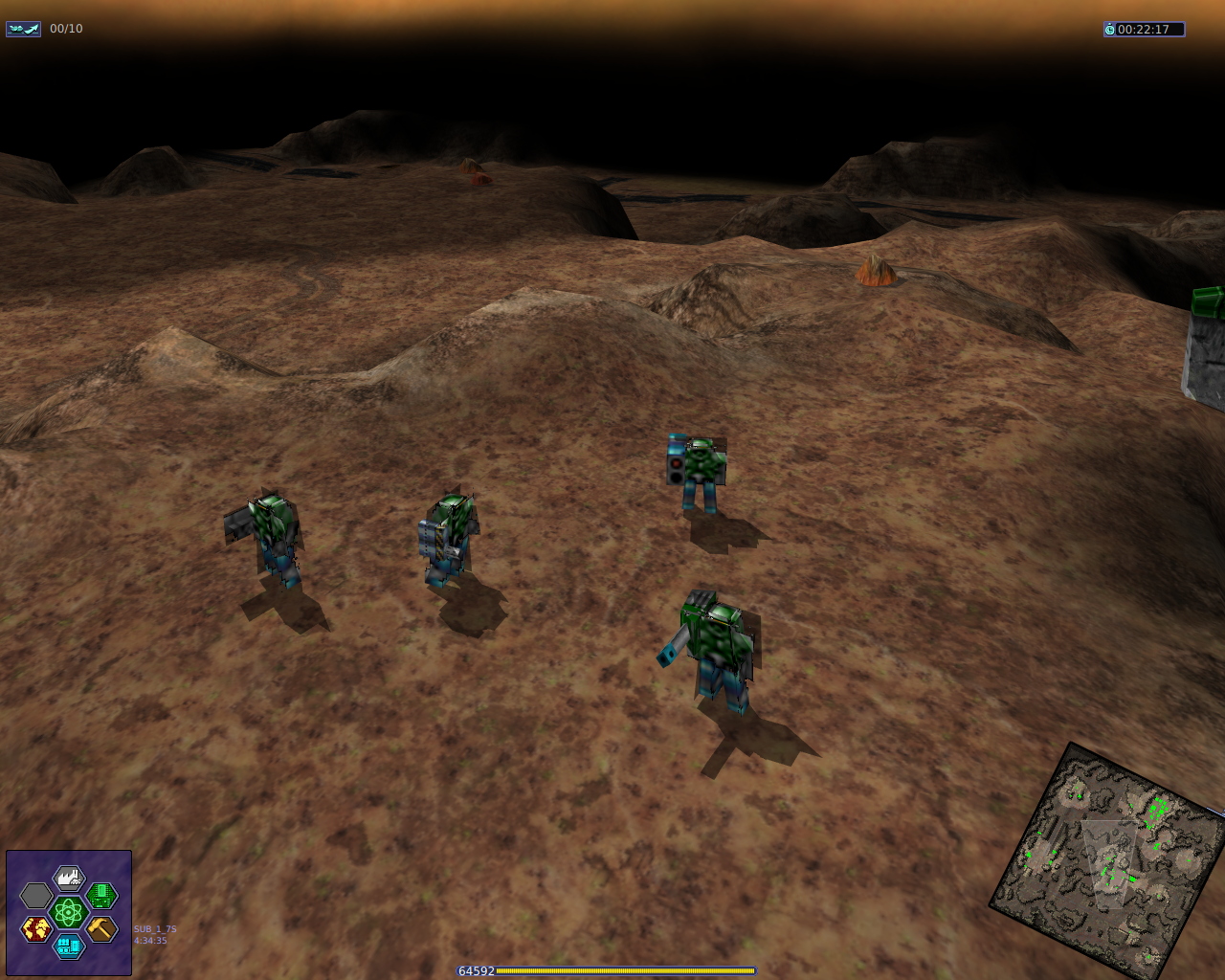This screenshot has width=1225, height=980.
Task: Open the Intelligence Display via the globe icon
Action: click(36, 928)
